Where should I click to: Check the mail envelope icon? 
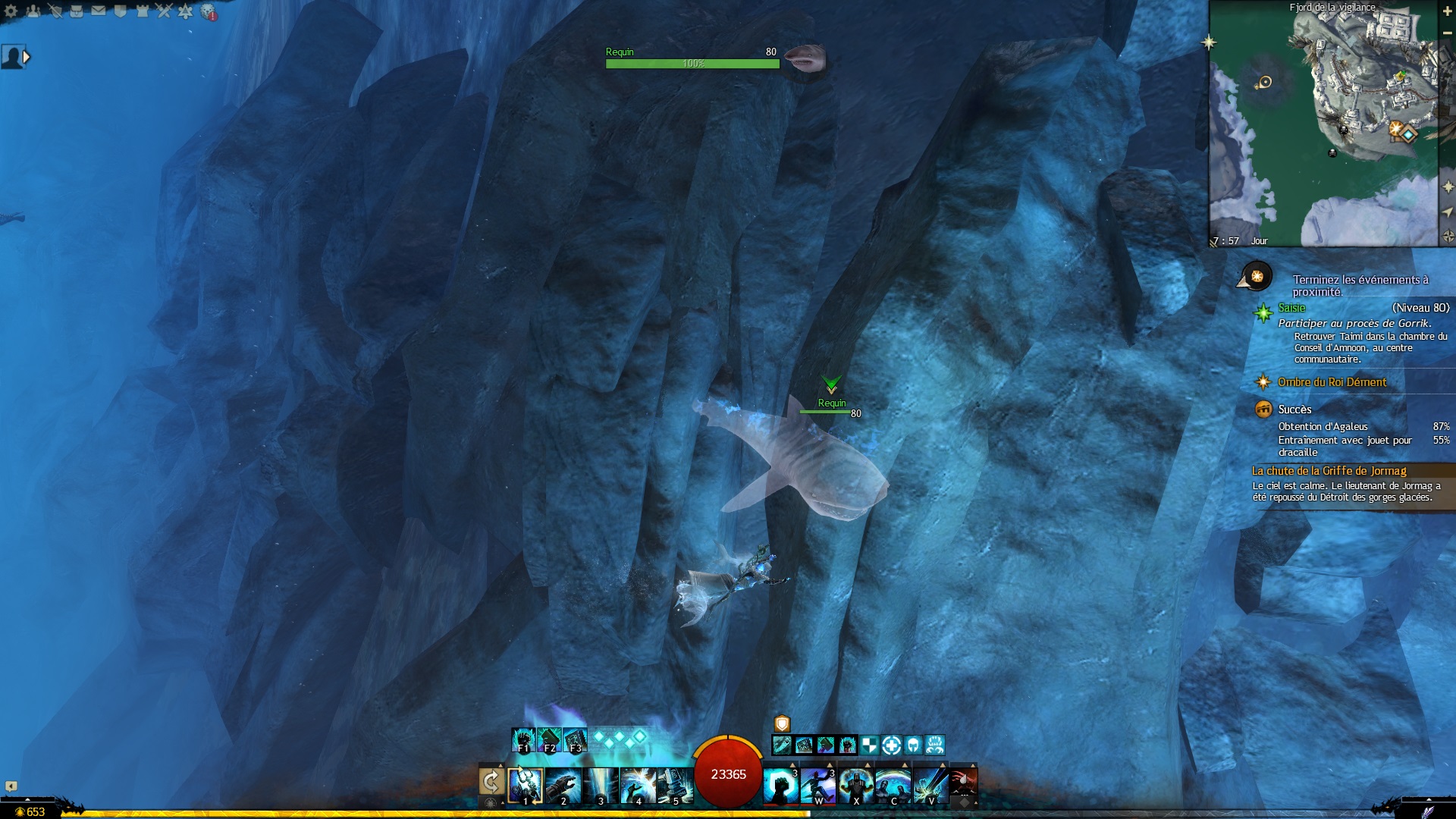point(99,11)
